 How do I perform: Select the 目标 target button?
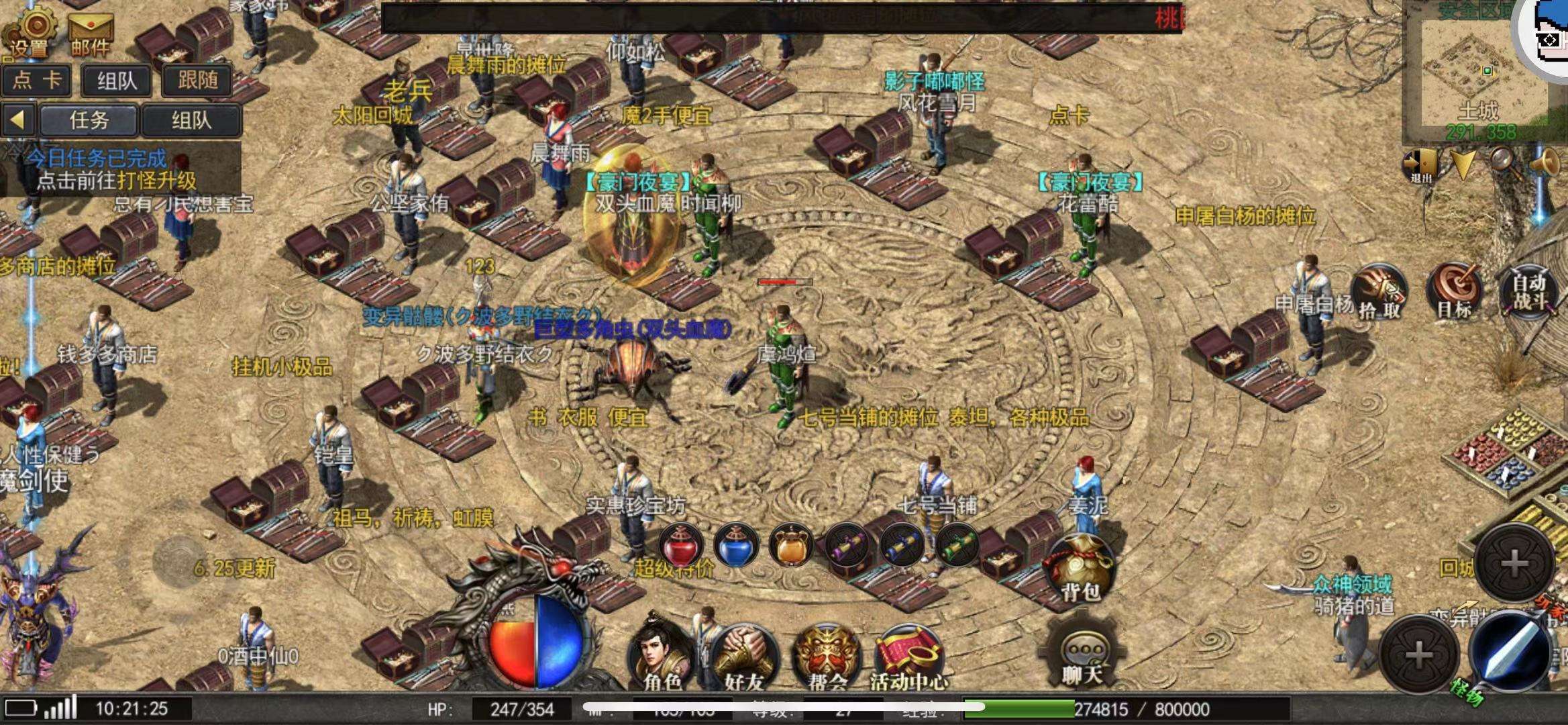point(1455,292)
